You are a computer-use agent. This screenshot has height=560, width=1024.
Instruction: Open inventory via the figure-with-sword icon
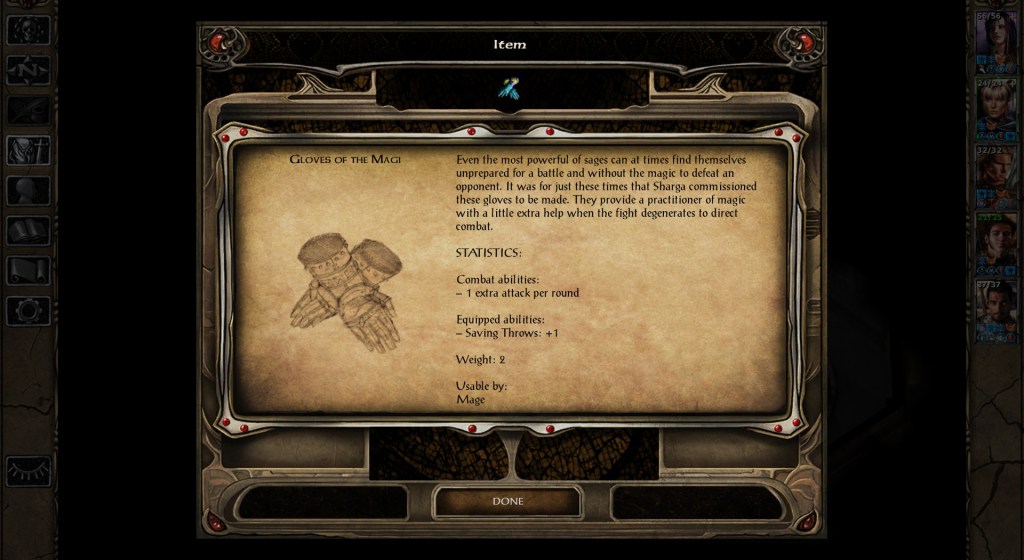(28, 150)
